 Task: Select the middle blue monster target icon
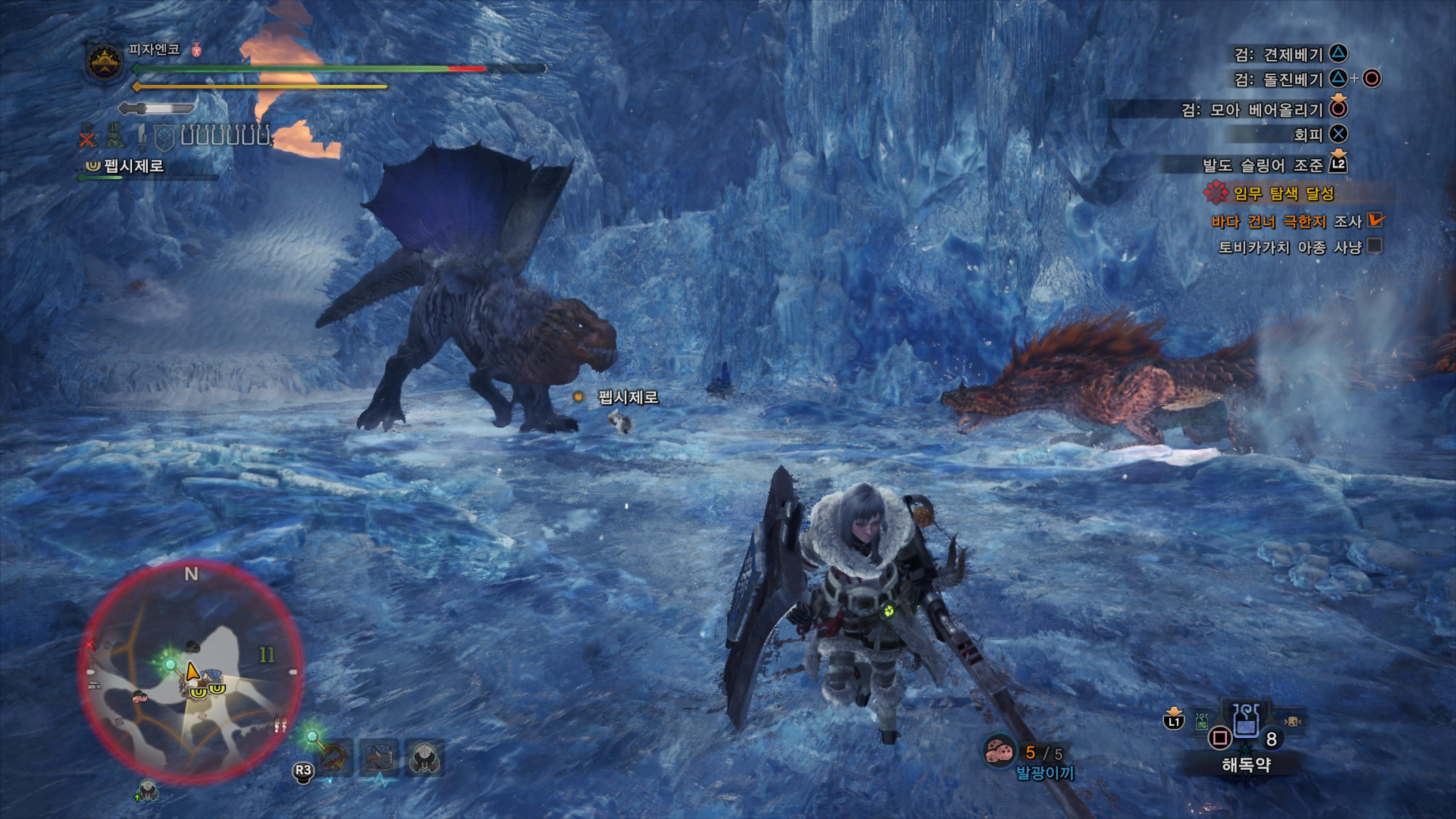379,758
